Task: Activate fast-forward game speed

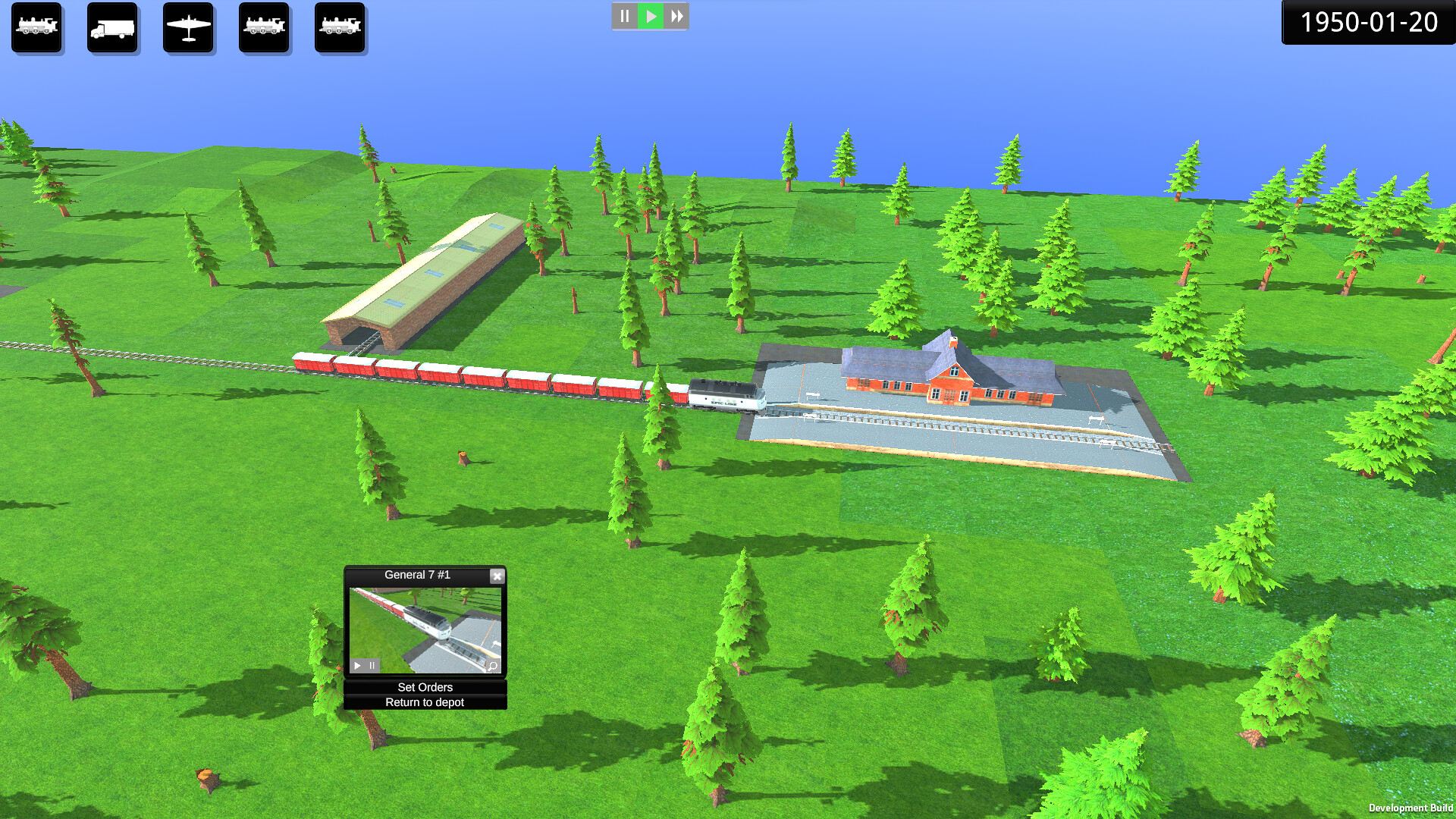Action: [676, 15]
